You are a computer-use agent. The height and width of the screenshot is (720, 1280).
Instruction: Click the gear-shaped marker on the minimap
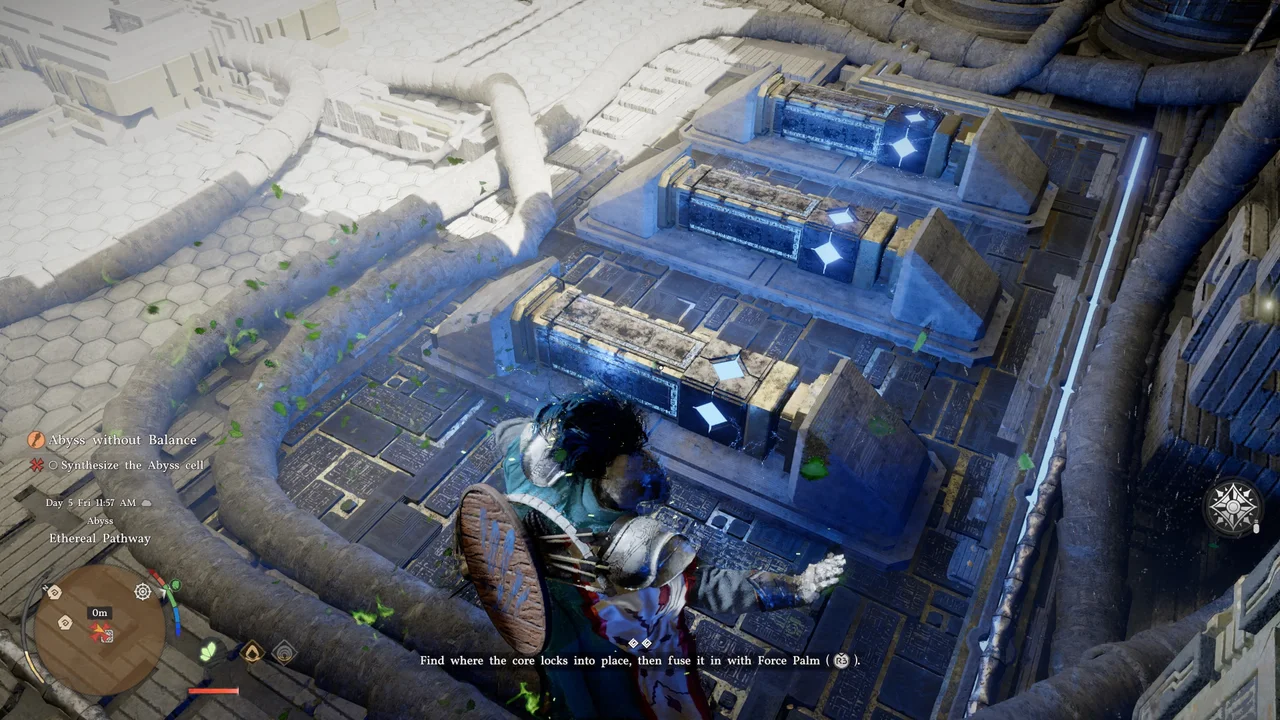(x=143, y=592)
